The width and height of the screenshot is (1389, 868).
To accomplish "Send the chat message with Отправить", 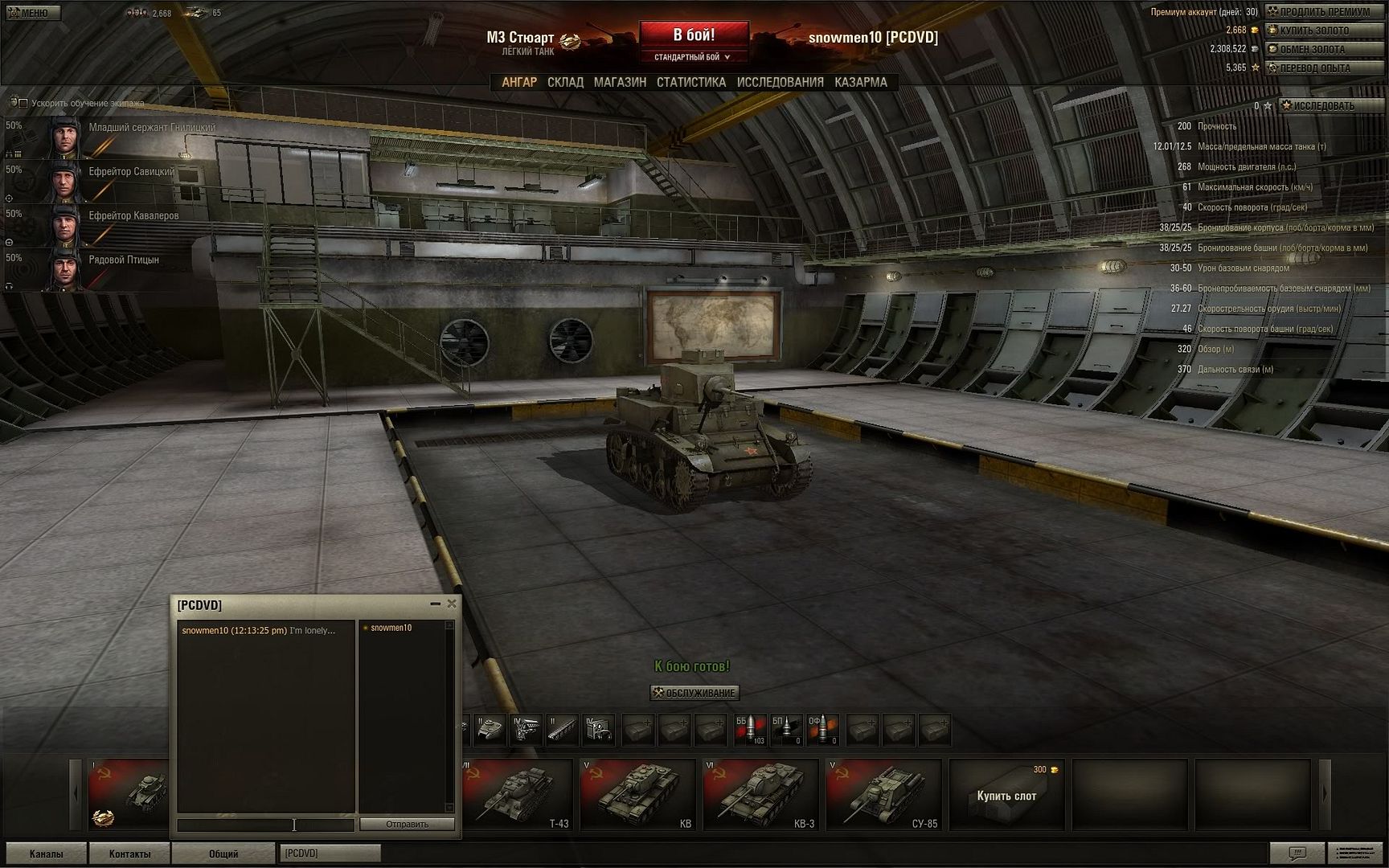I will 407,824.
